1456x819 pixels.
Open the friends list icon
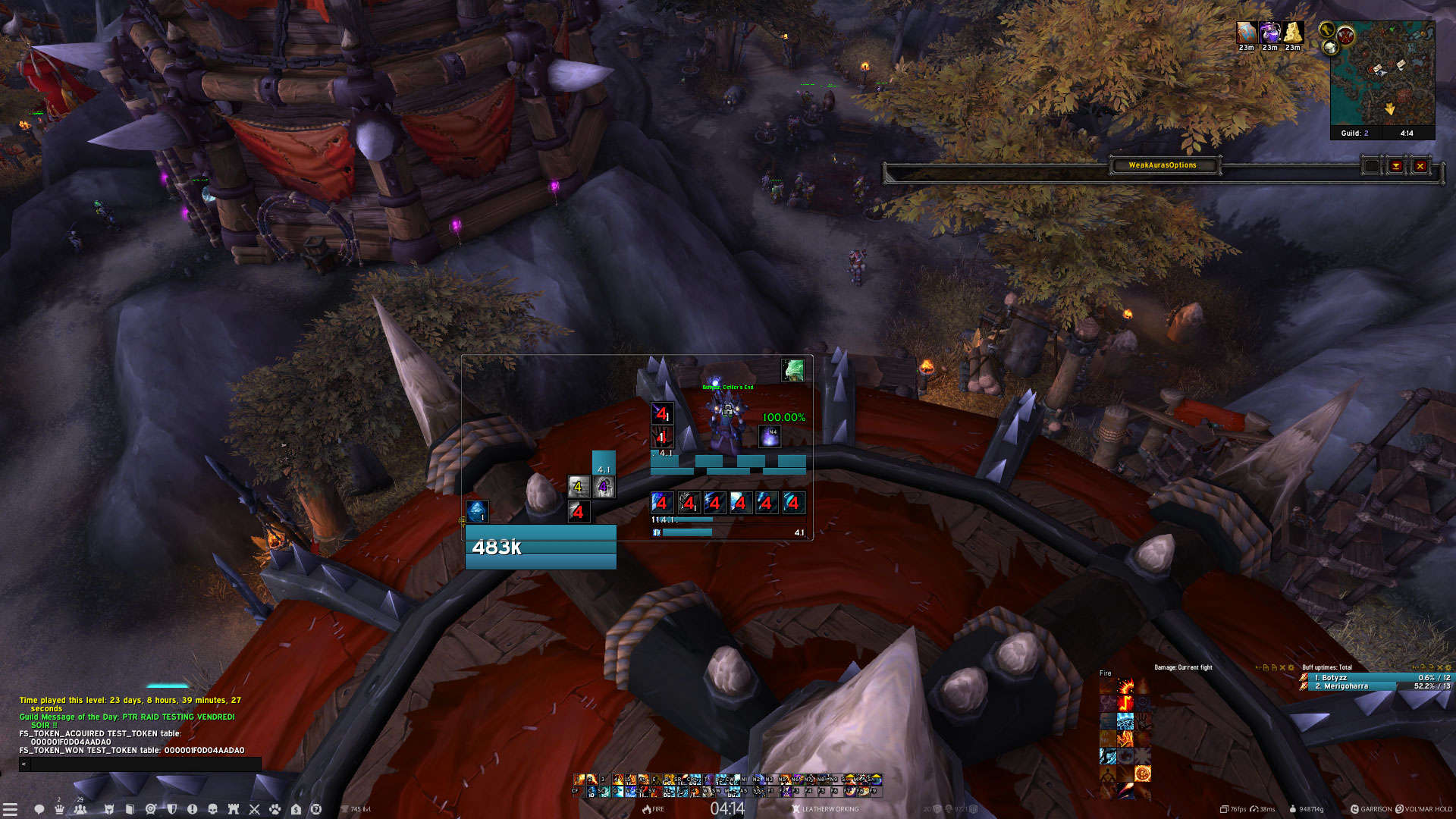(80, 809)
